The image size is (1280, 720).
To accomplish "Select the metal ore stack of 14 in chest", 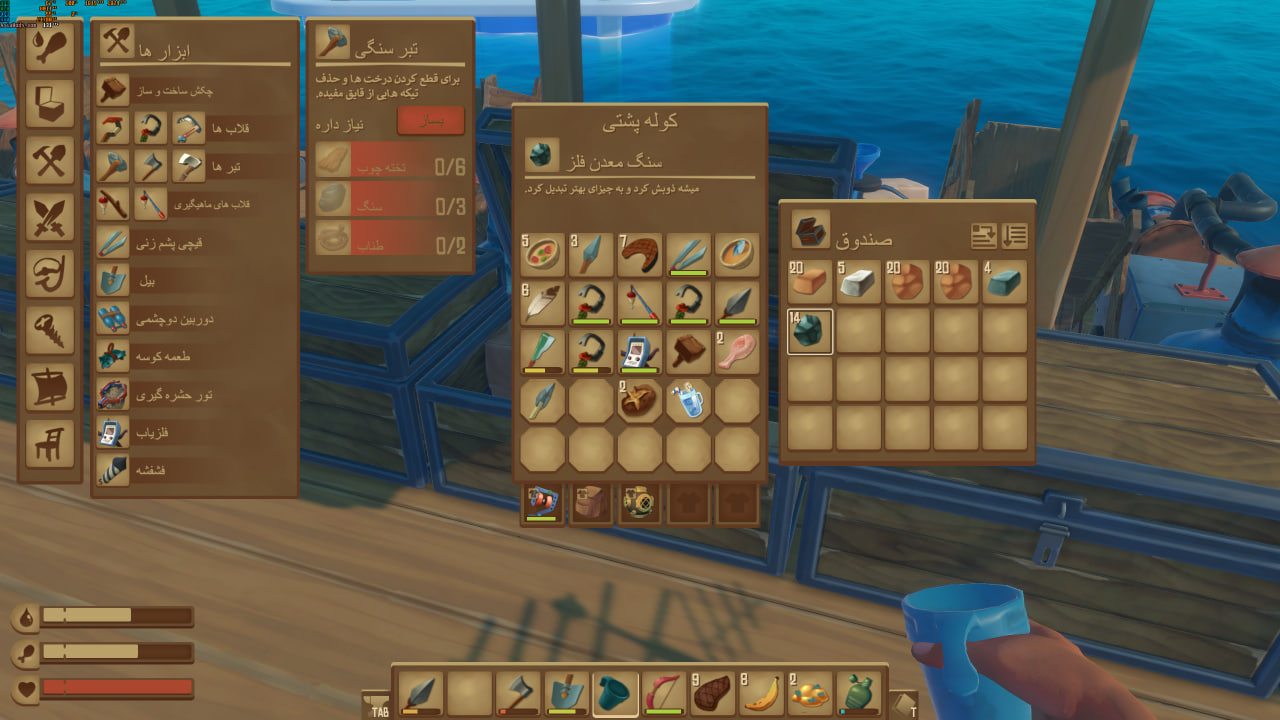I will click(809, 331).
